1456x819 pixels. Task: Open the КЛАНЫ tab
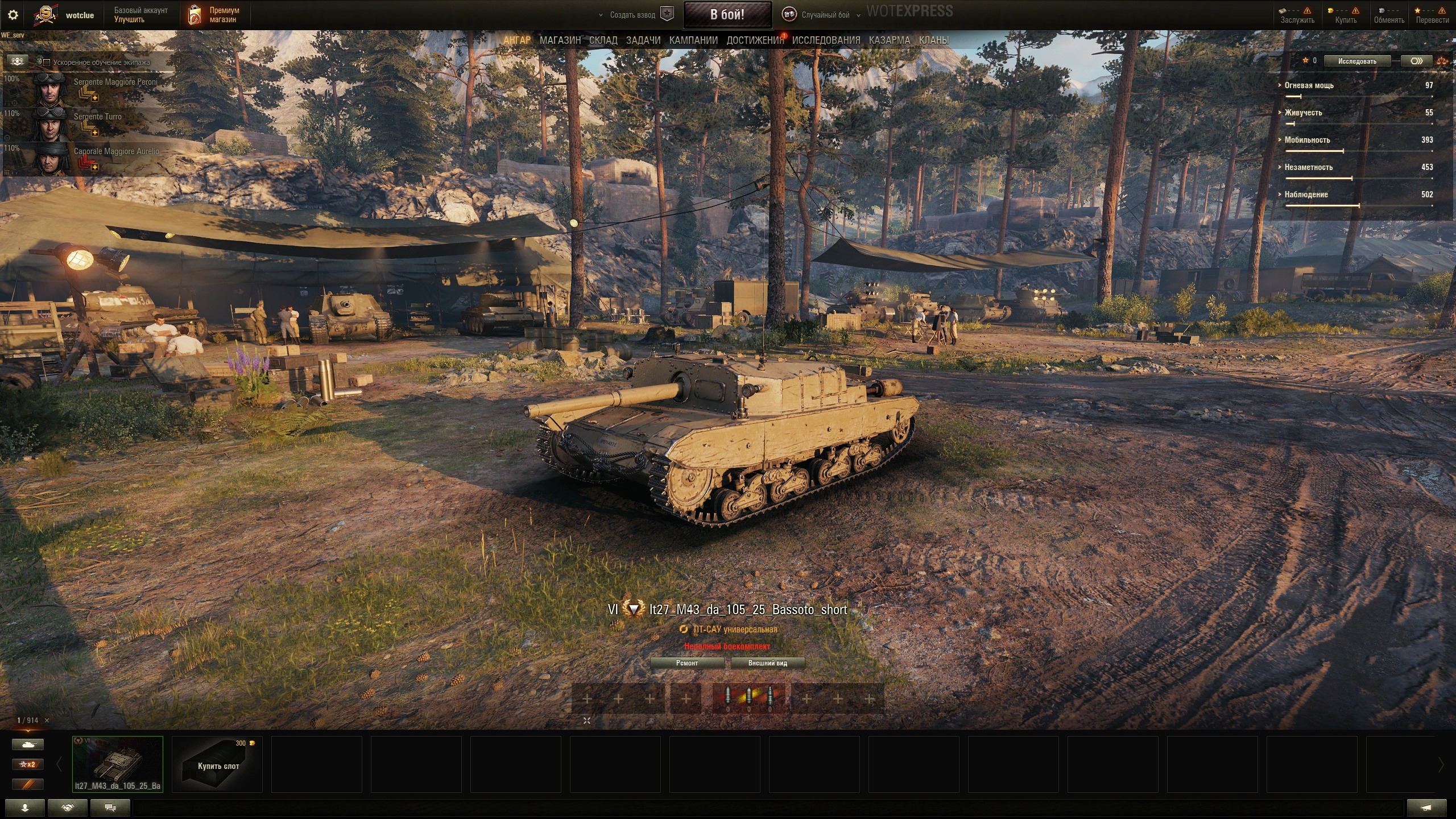pos(933,40)
